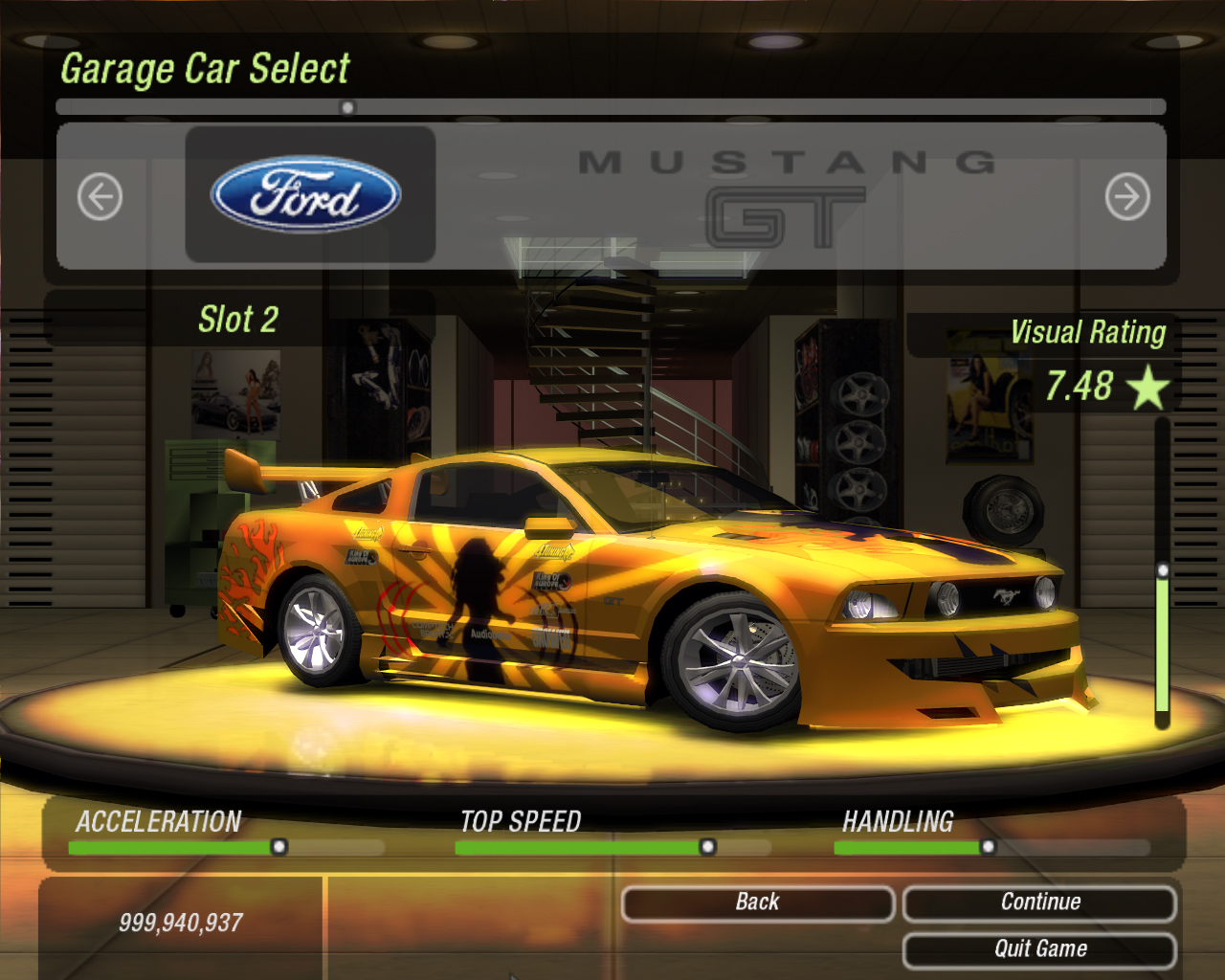Click the car list scrollbar handle
The width and height of the screenshot is (1225, 980).
pyautogui.click(x=347, y=107)
